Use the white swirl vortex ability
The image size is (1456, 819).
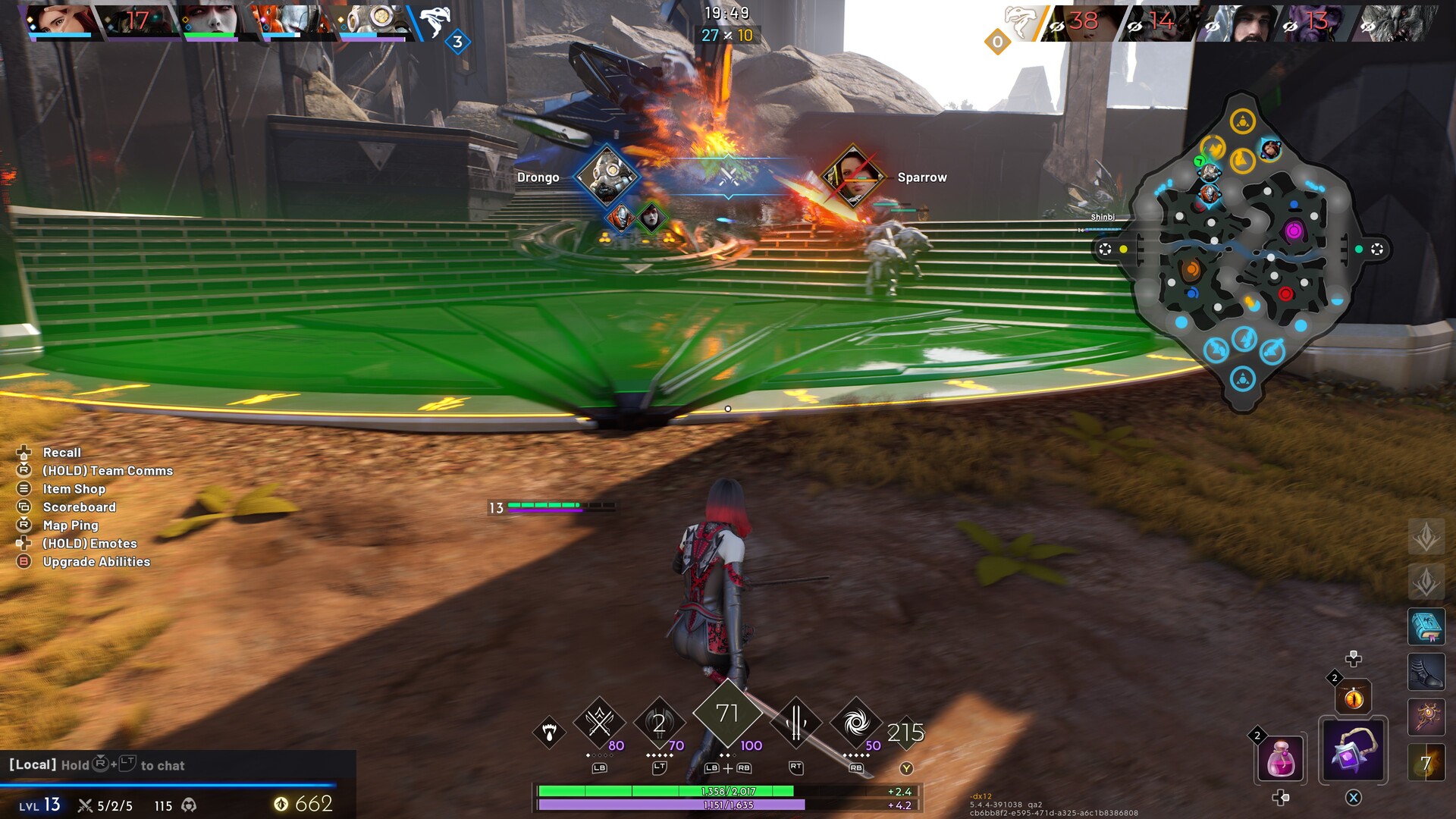tap(856, 723)
